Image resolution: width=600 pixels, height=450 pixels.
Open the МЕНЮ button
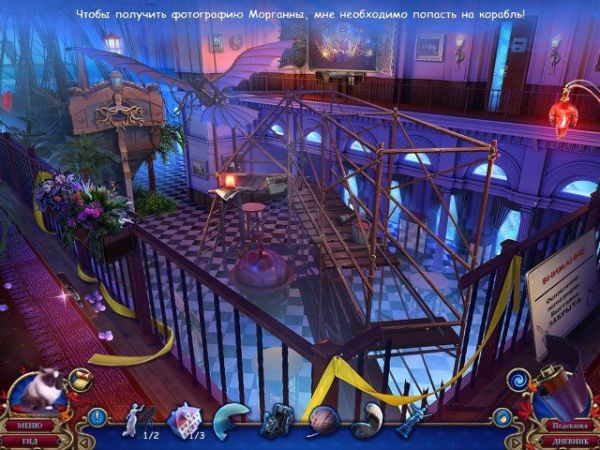coord(28,425)
